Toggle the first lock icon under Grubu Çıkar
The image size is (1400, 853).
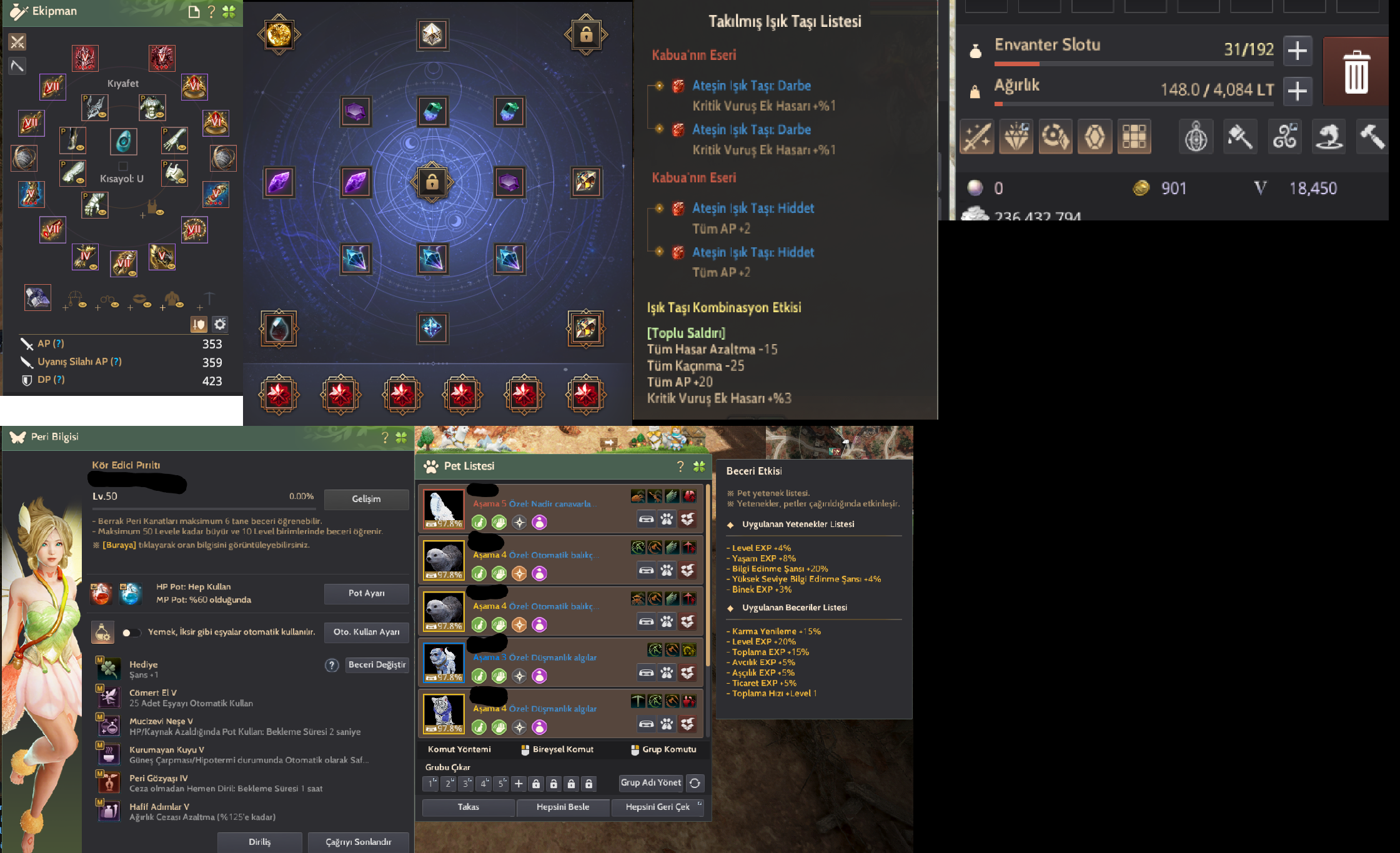(536, 784)
